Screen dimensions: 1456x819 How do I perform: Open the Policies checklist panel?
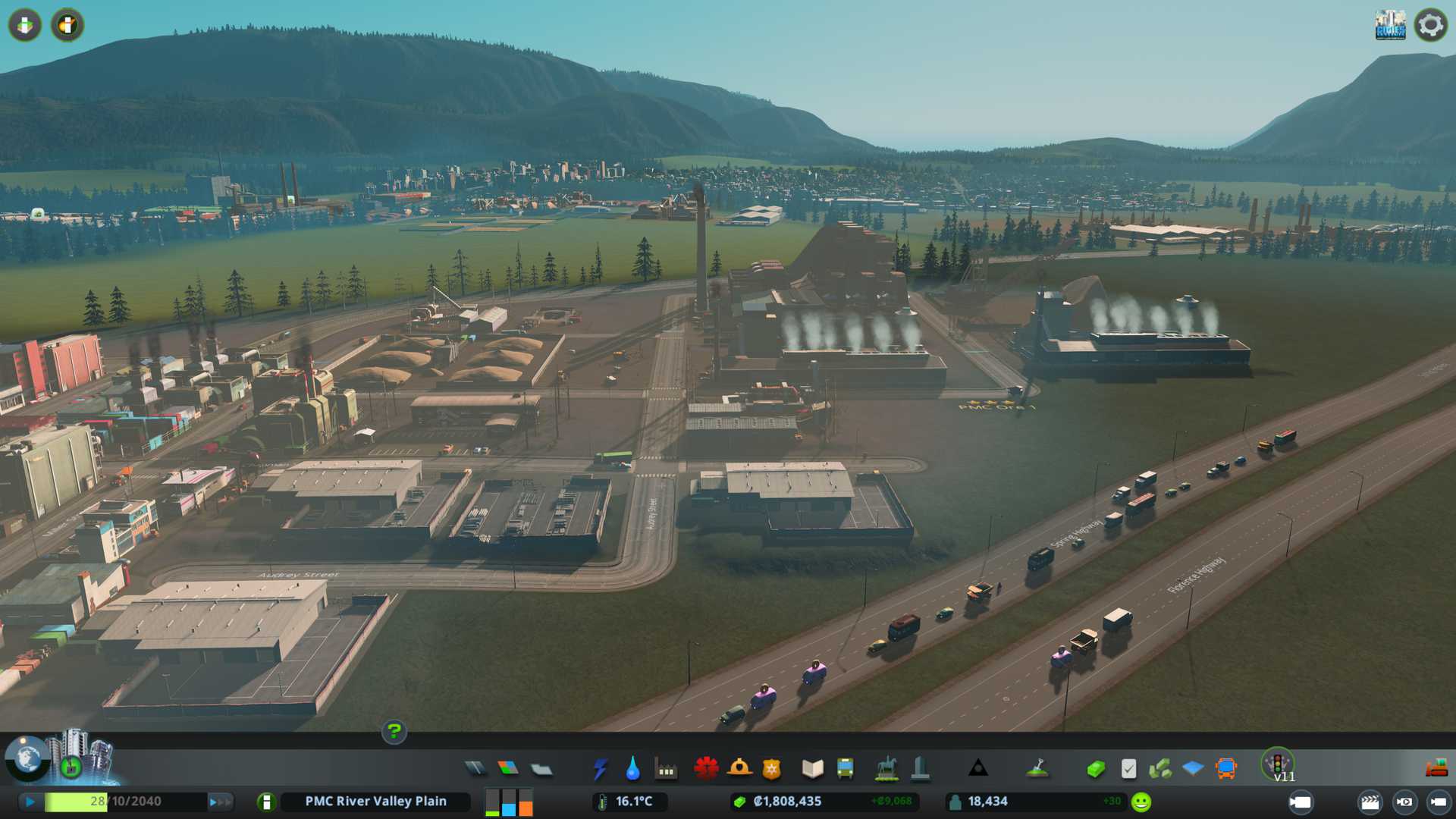tap(1128, 769)
